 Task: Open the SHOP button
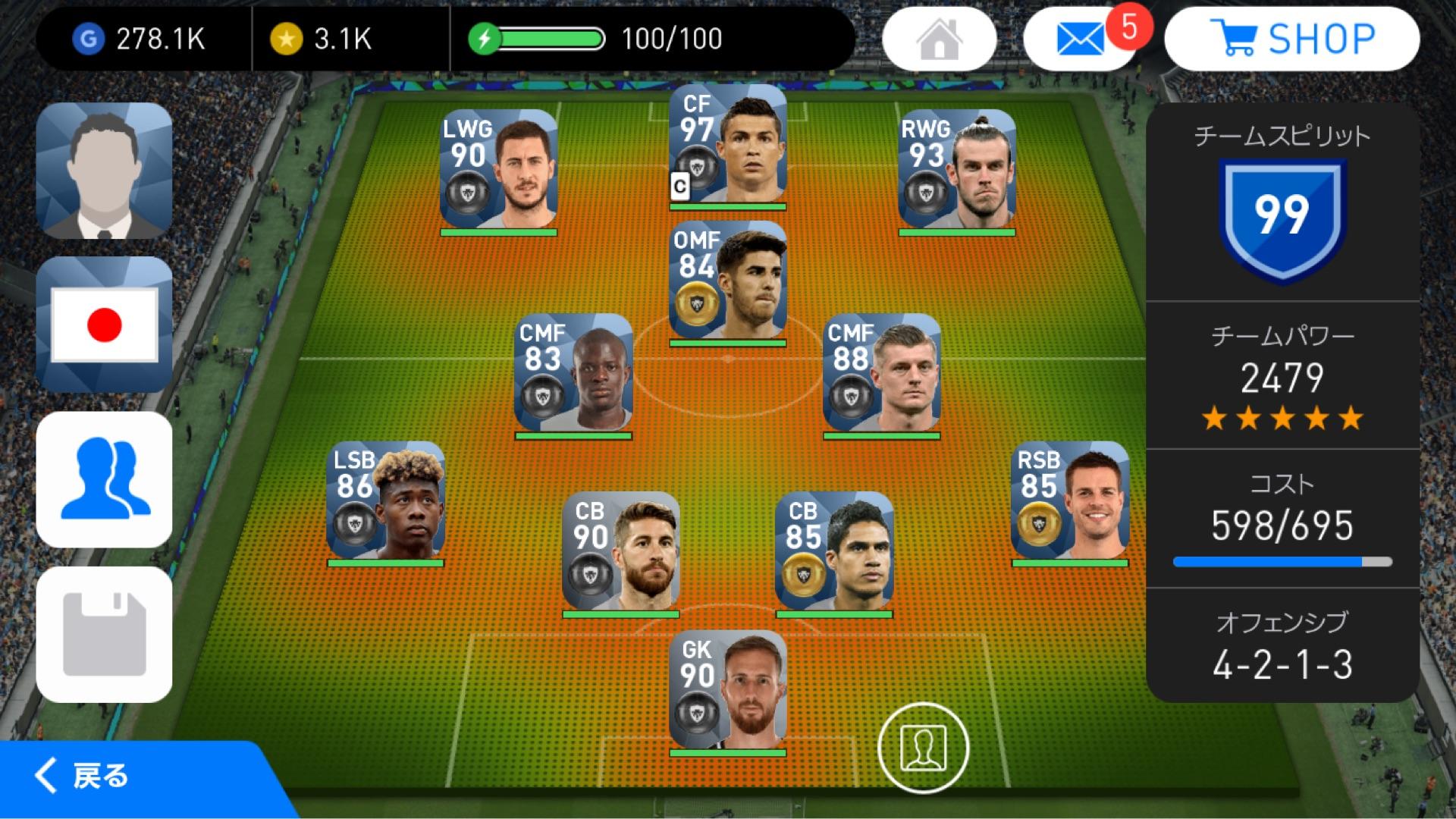tap(1291, 39)
